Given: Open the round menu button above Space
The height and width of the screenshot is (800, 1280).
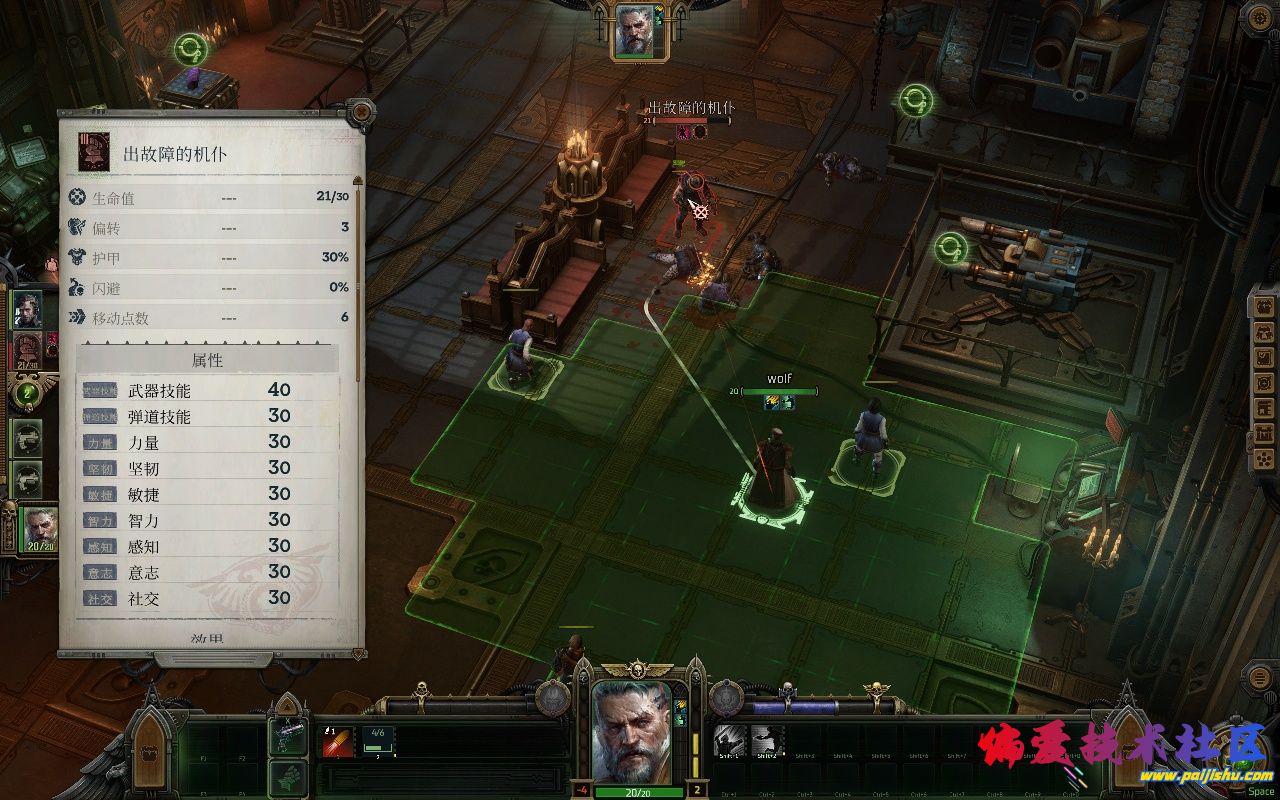Looking at the screenshot, I should (x=1260, y=678).
